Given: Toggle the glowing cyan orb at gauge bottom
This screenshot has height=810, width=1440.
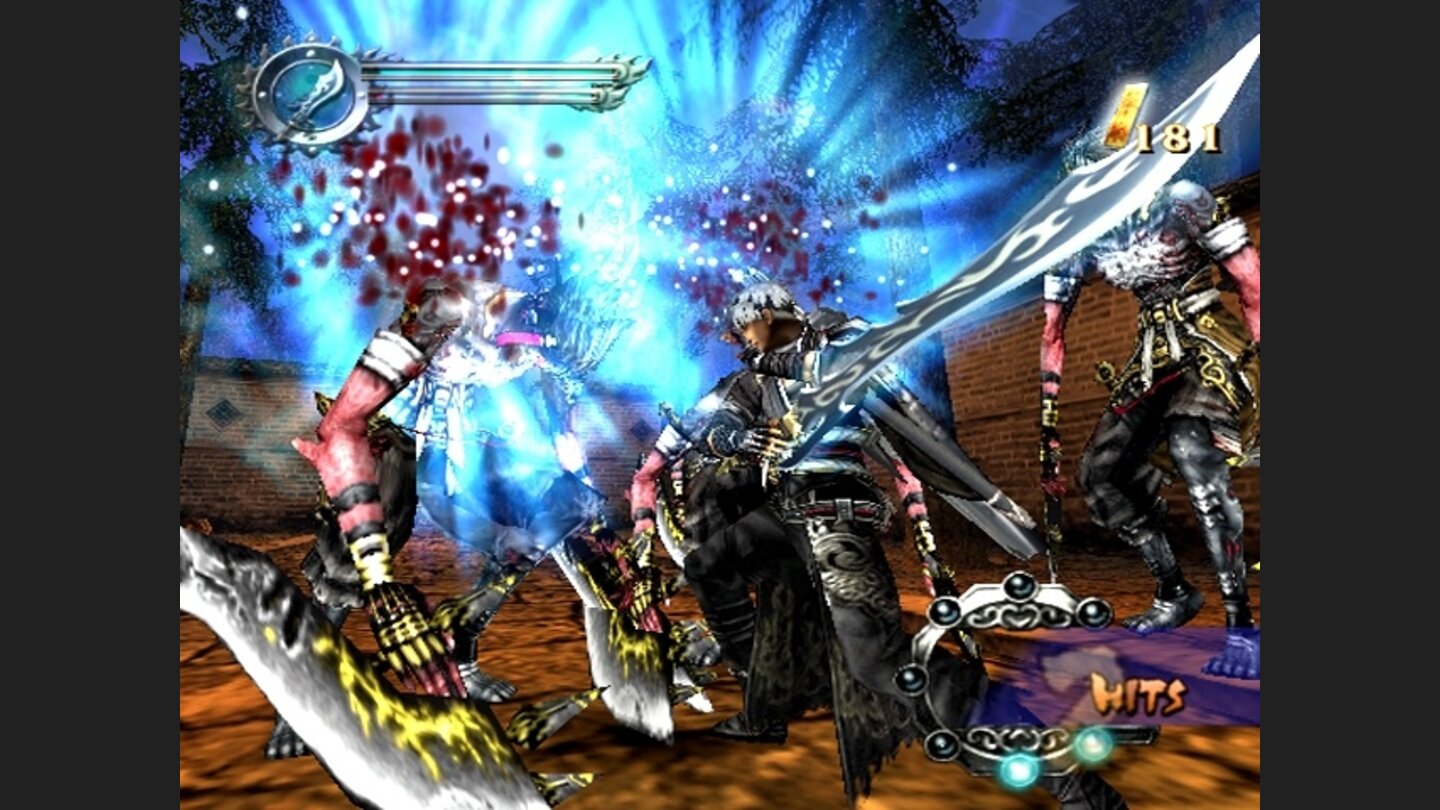Looking at the screenshot, I should tap(1017, 772).
